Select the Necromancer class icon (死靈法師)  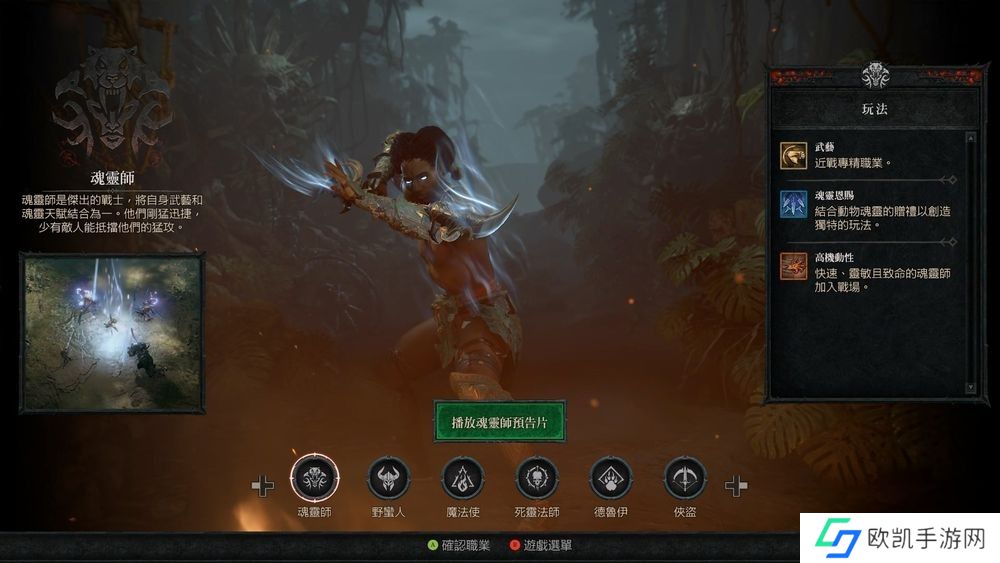[537, 478]
